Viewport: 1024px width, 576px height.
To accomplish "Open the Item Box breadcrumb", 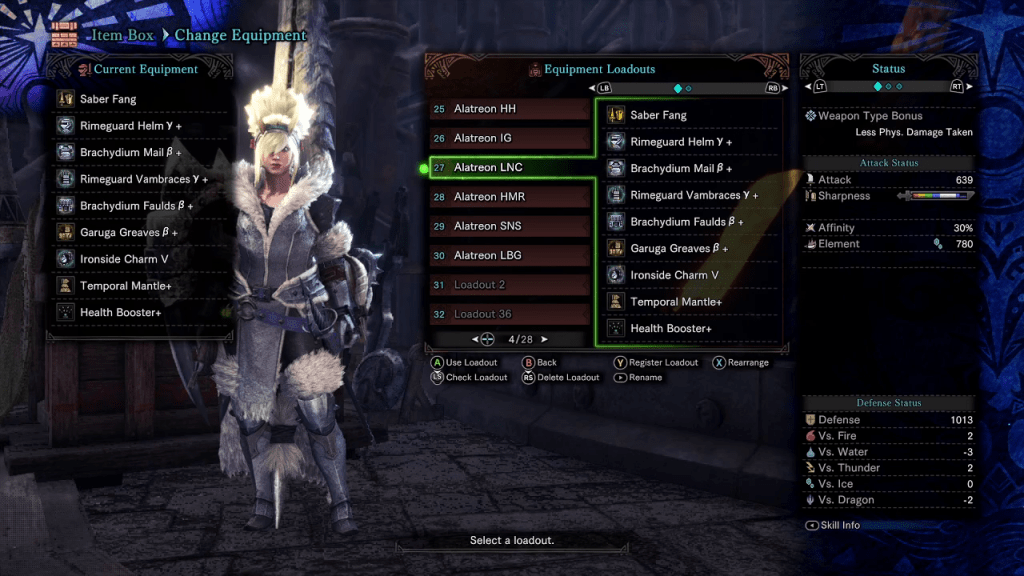I will point(123,35).
